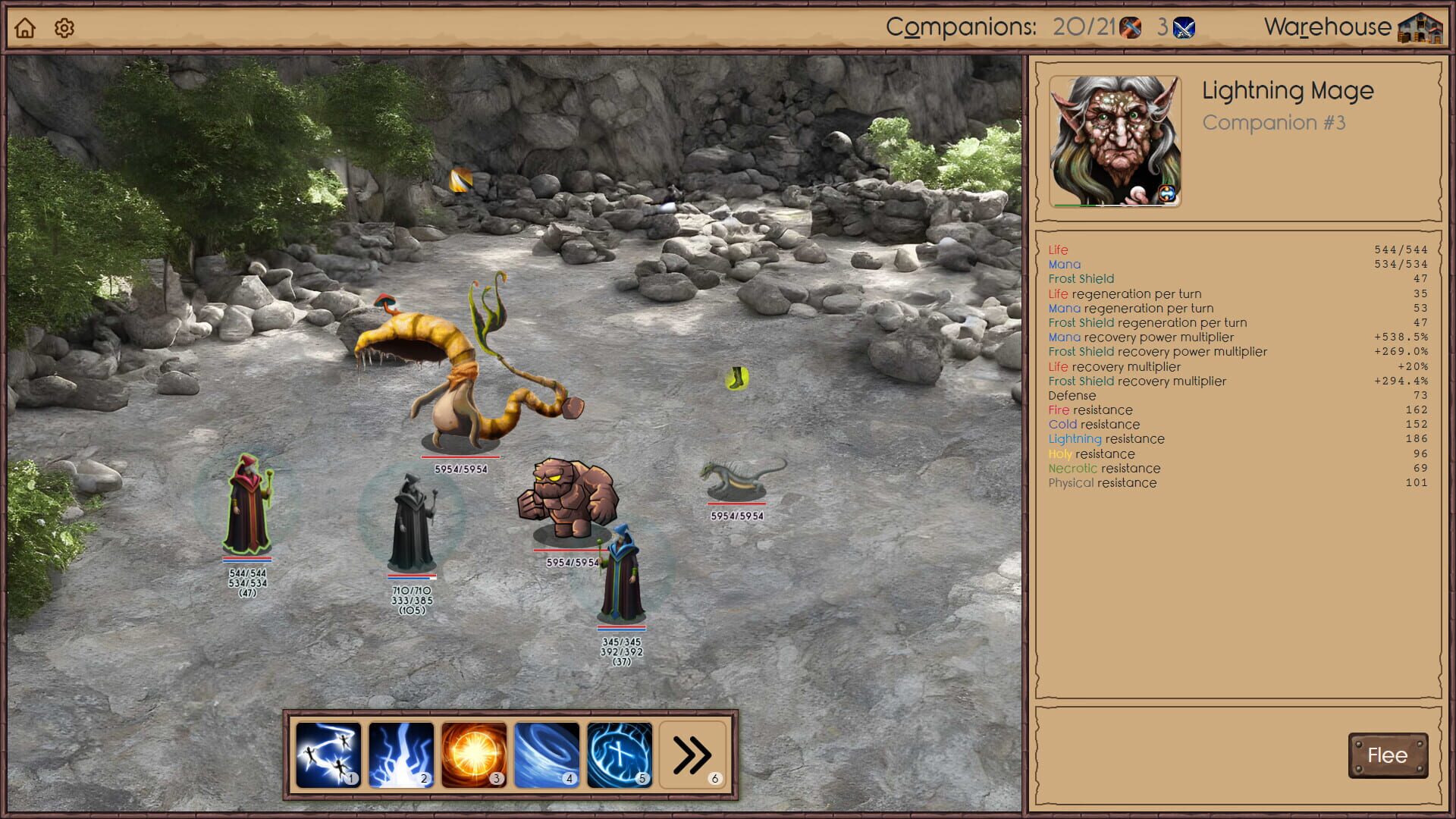Select the chain lightning skill in slot 1

coord(329,754)
